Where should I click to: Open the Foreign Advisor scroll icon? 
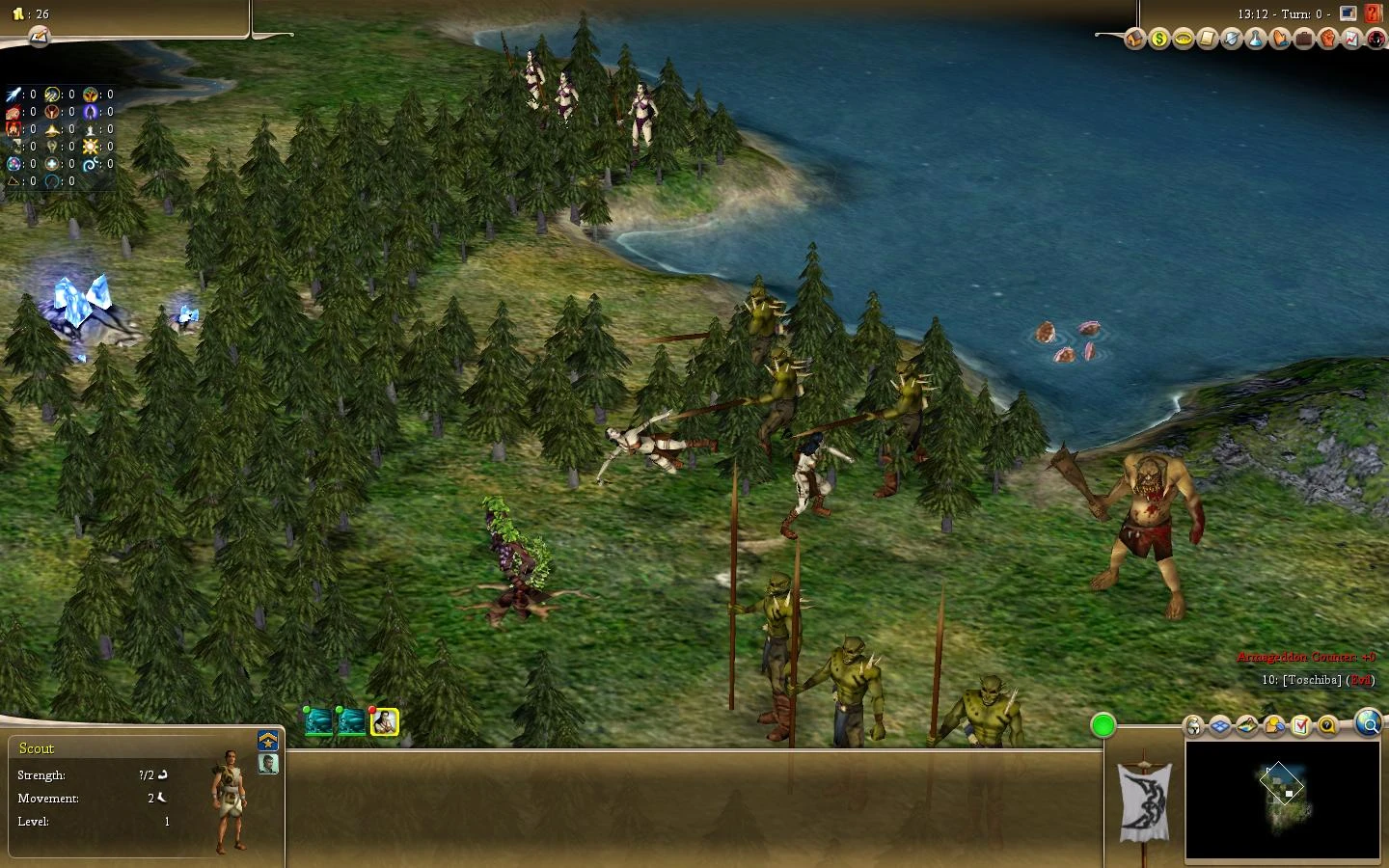tap(1208, 39)
